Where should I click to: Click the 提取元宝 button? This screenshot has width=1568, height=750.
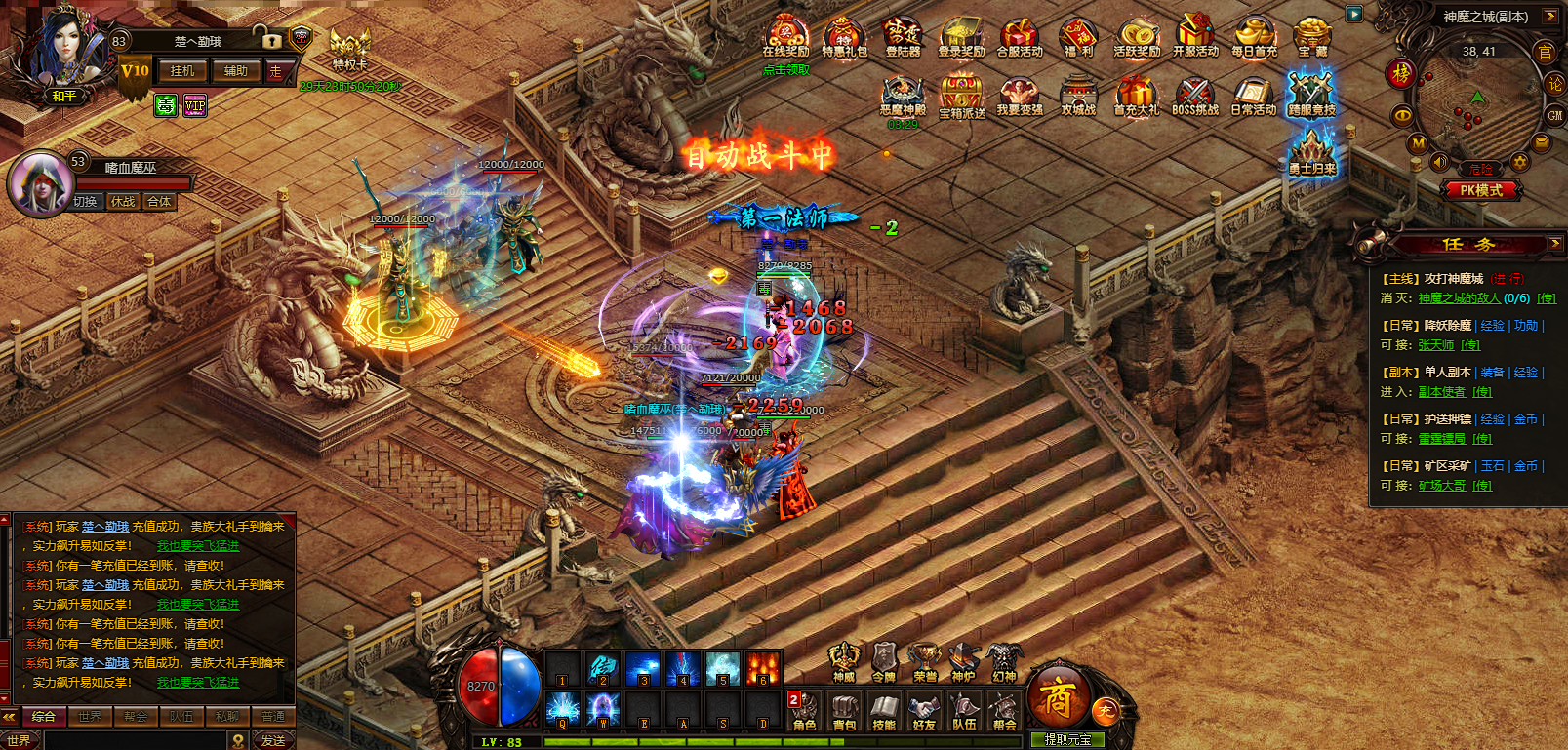point(1067,740)
